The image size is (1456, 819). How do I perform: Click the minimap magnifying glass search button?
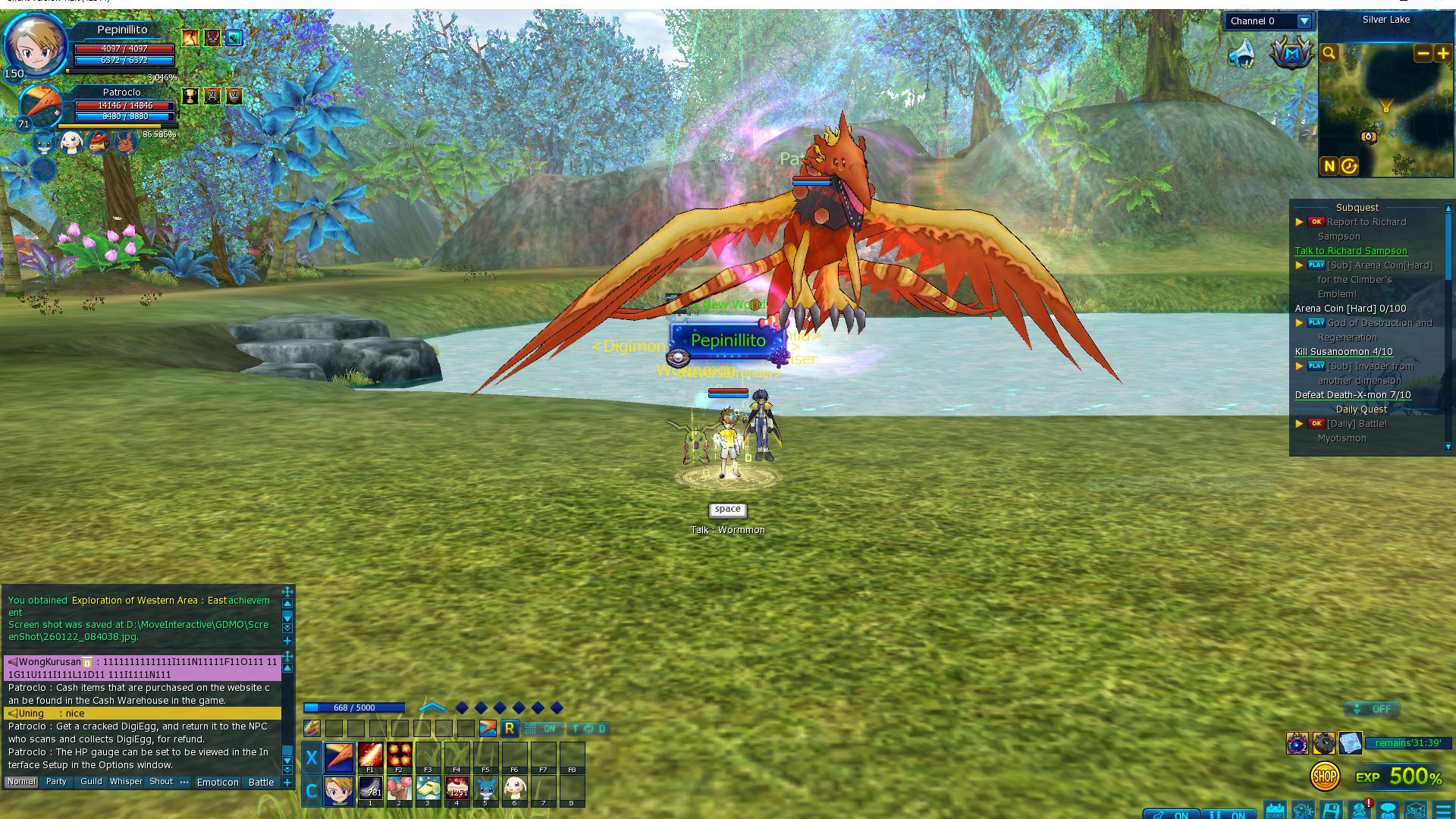(1329, 53)
